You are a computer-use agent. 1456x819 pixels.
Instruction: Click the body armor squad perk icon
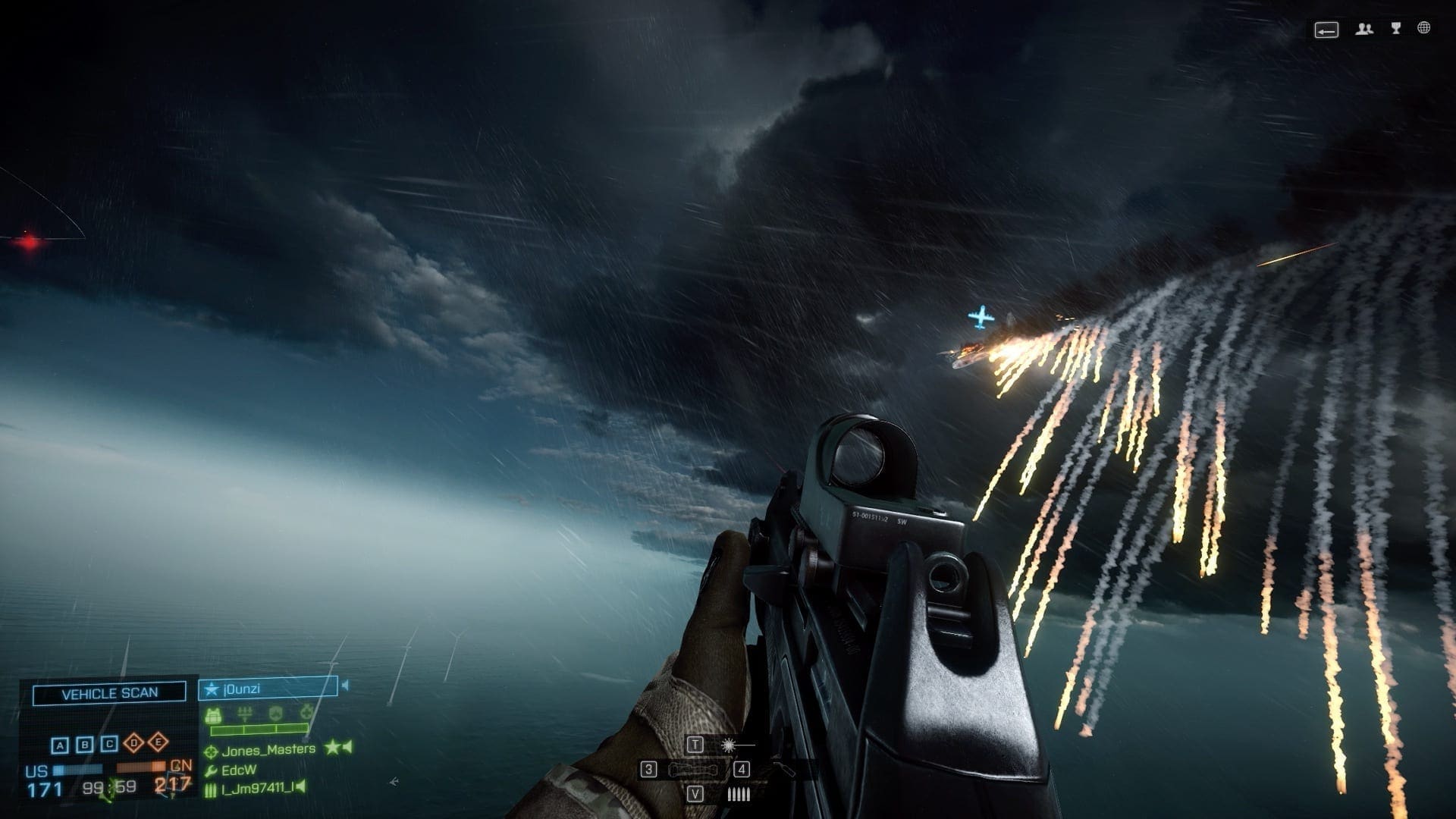click(213, 714)
